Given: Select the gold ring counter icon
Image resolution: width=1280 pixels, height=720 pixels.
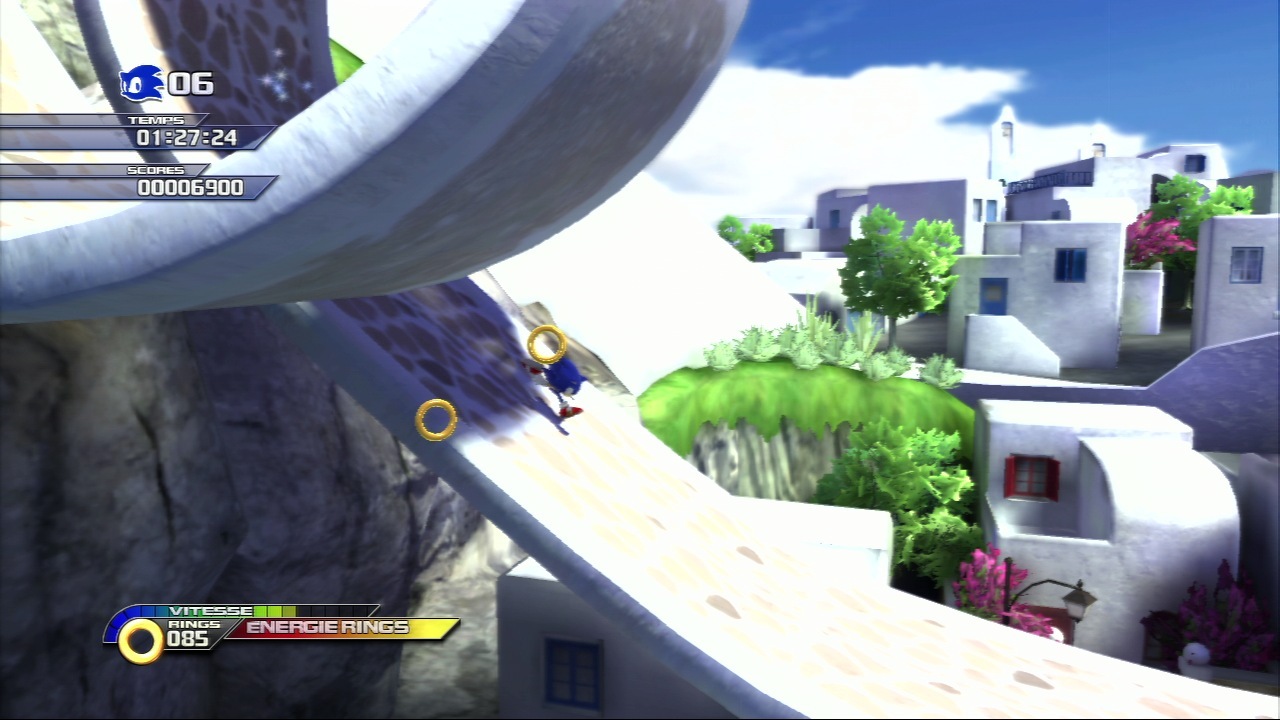Looking at the screenshot, I should tap(141, 640).
